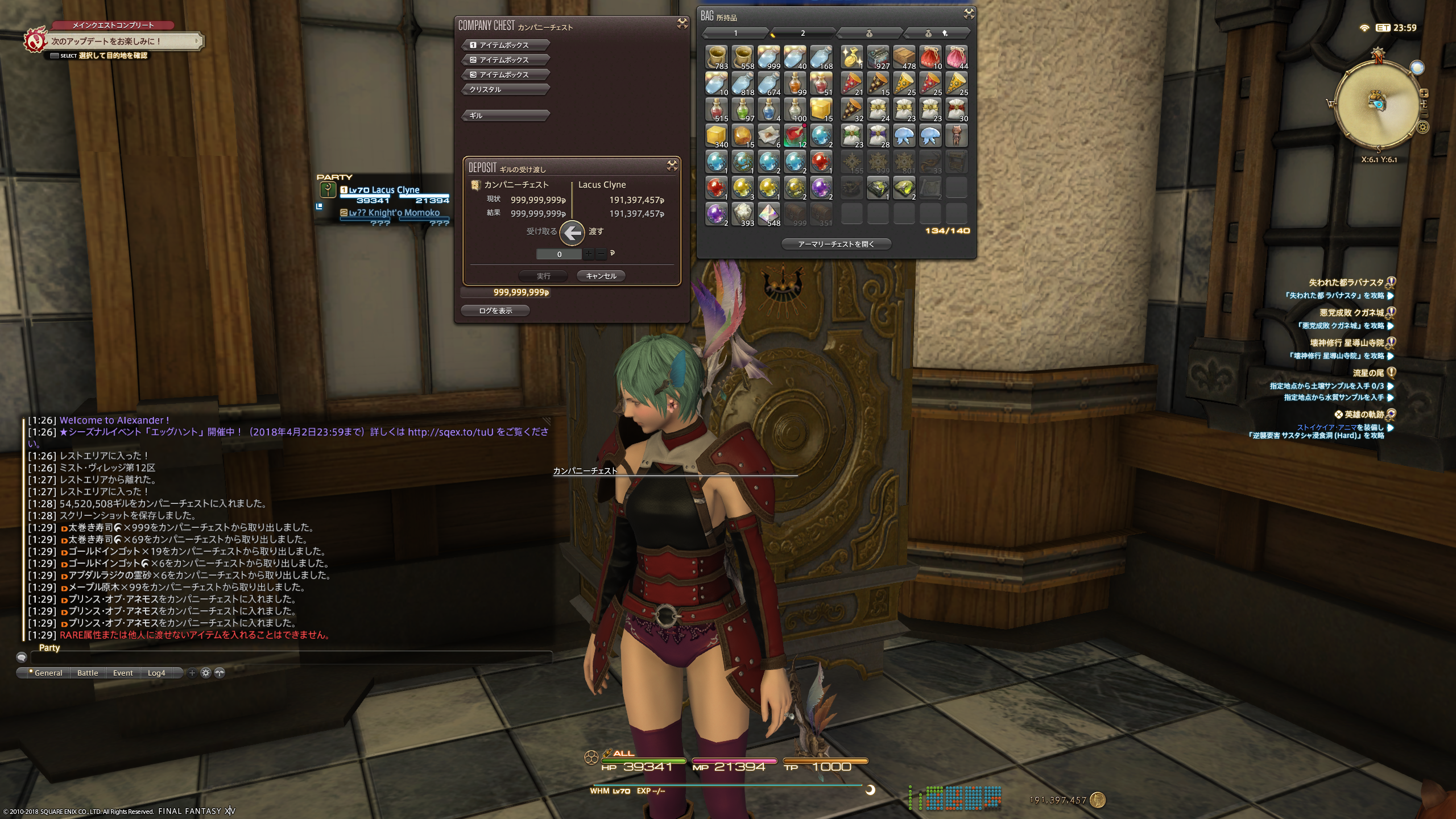This screenshot has width=1456, height=819.
Task: Close the Company Chest window
Action: click(682, 23)
